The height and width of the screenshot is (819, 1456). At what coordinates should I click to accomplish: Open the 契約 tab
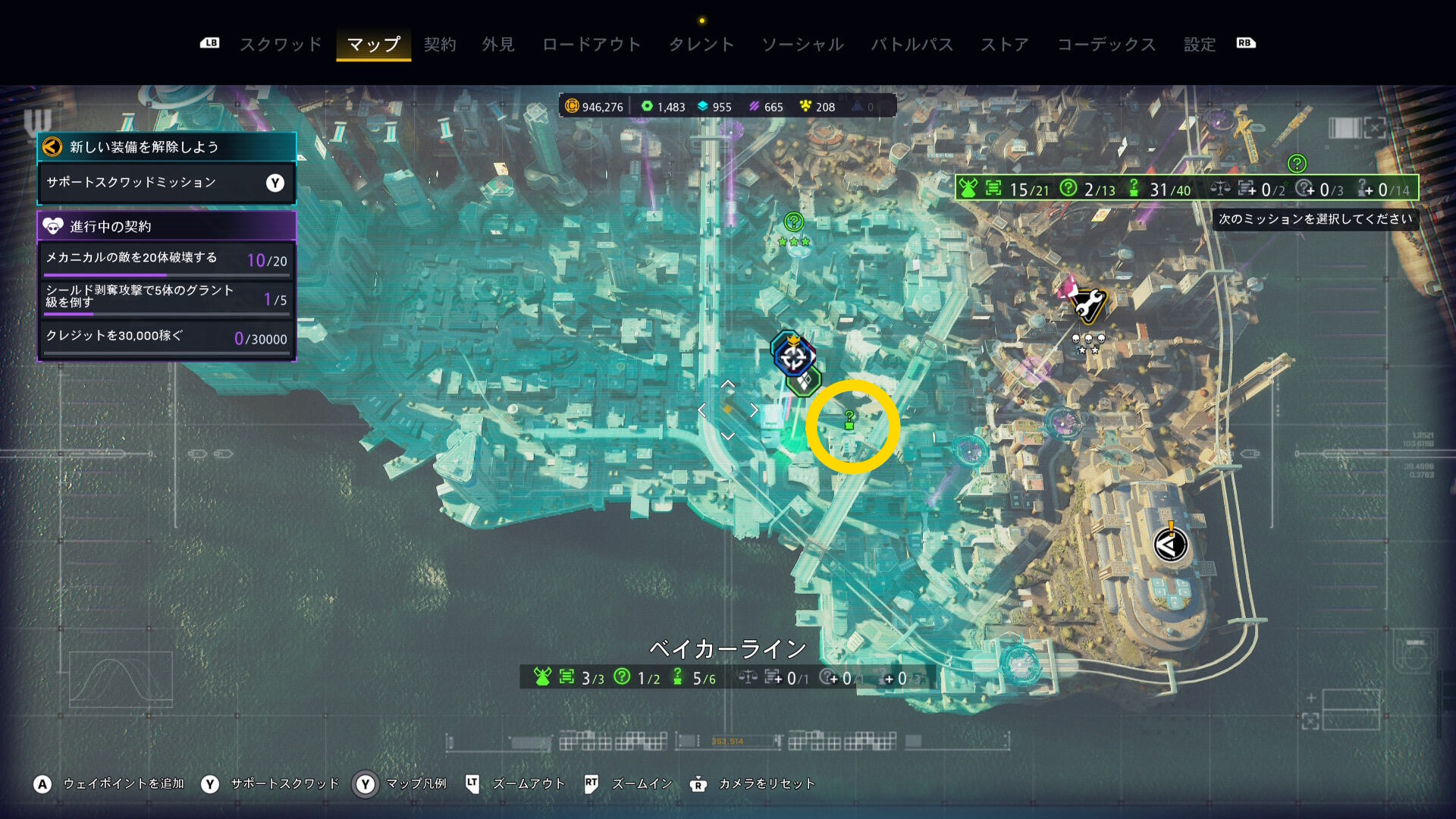pyautogui.click(x=440, y=45)
